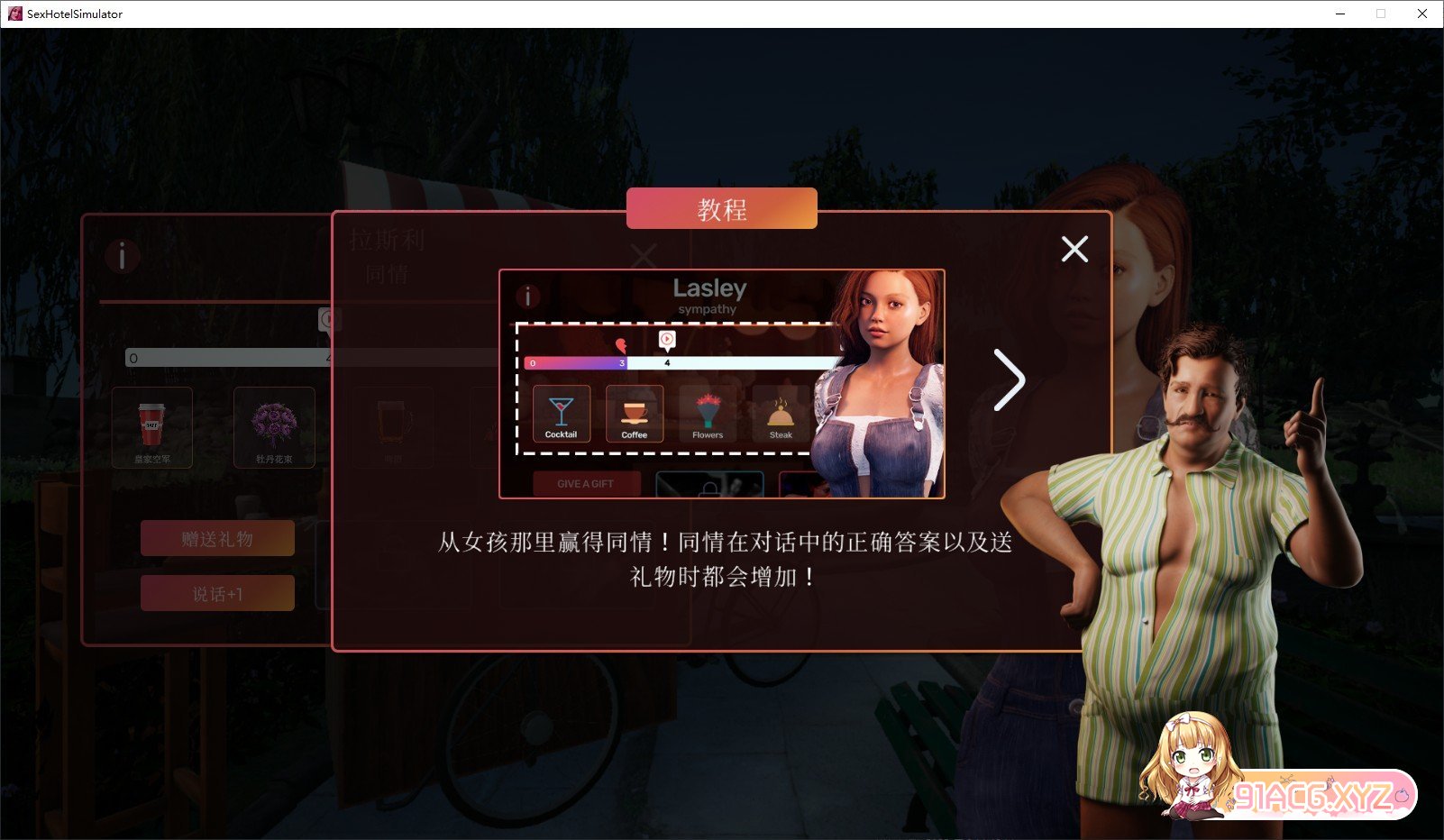This screenshot has height=840, width=1444.
Task: Click the 教程 tutorial header tab
Action: 722,208
